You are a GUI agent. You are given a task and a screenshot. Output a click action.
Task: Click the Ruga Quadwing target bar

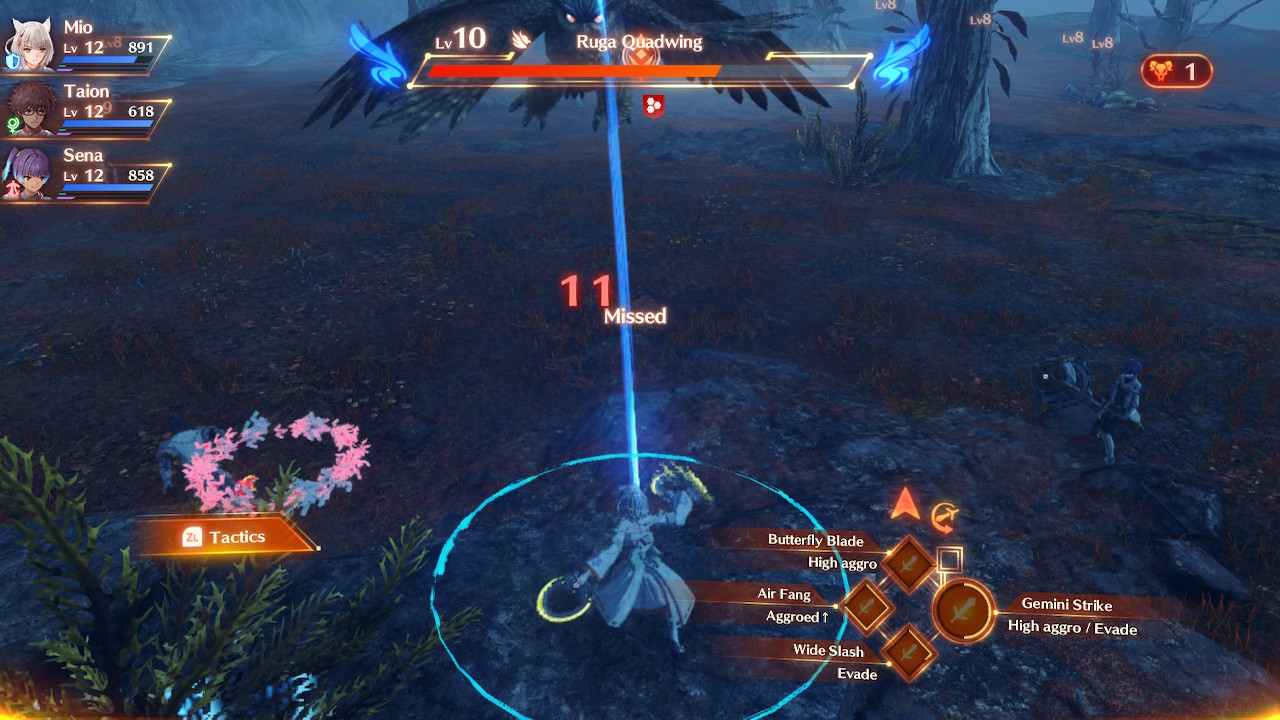640,71
